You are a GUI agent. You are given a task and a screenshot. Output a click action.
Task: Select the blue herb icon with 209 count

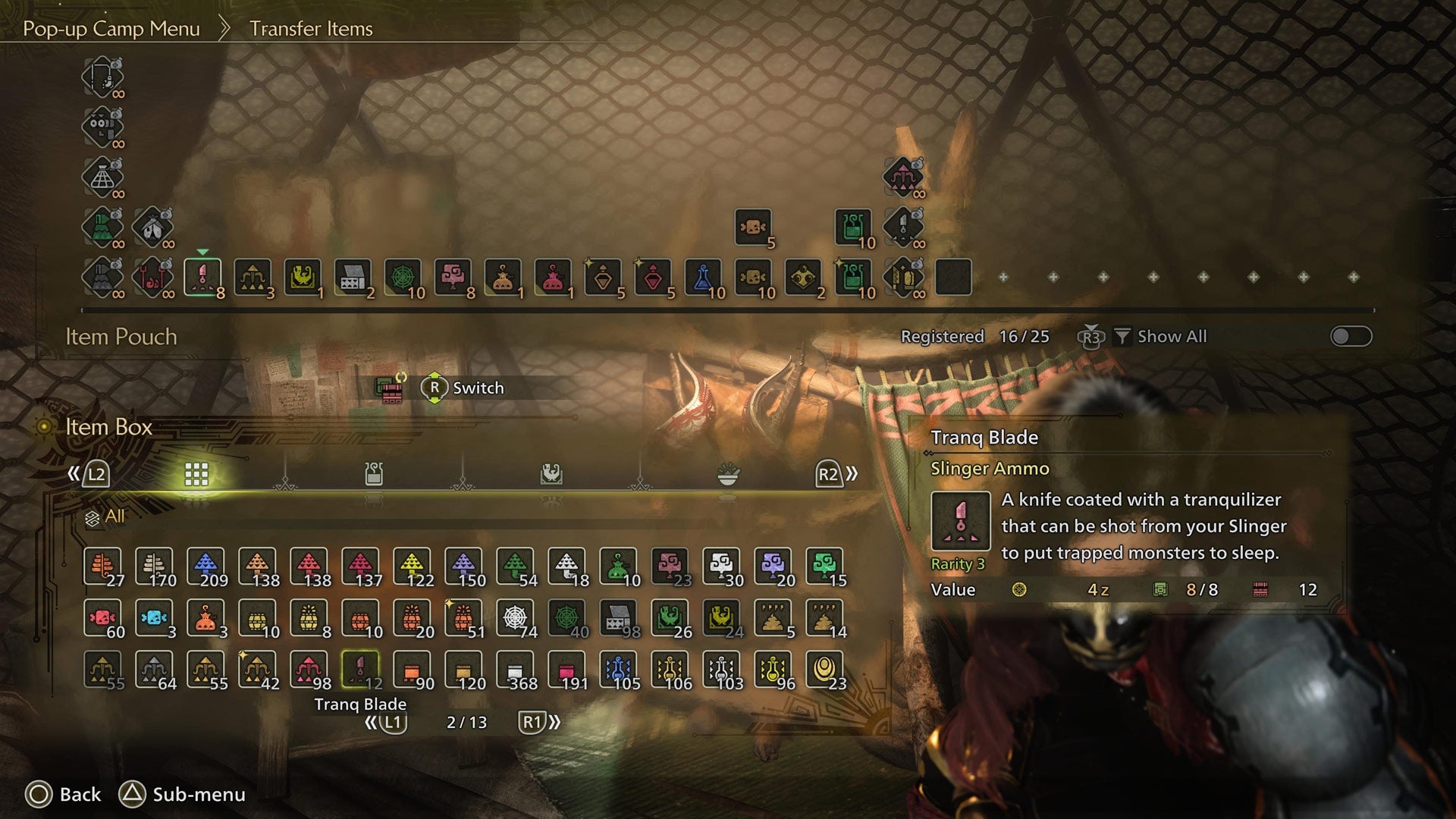(206, 565)
